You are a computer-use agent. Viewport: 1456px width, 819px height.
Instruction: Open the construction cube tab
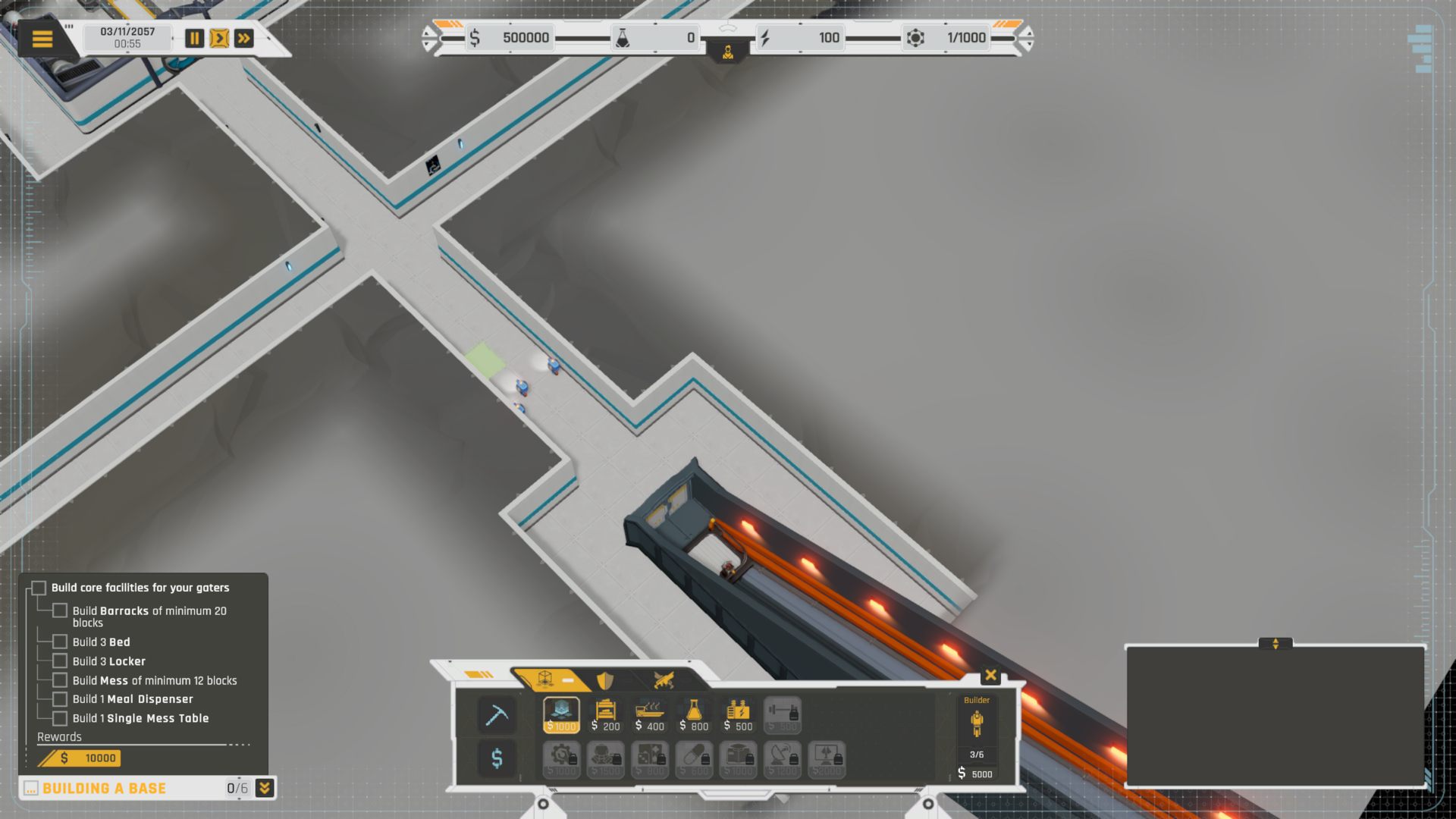tap(546, 679)
